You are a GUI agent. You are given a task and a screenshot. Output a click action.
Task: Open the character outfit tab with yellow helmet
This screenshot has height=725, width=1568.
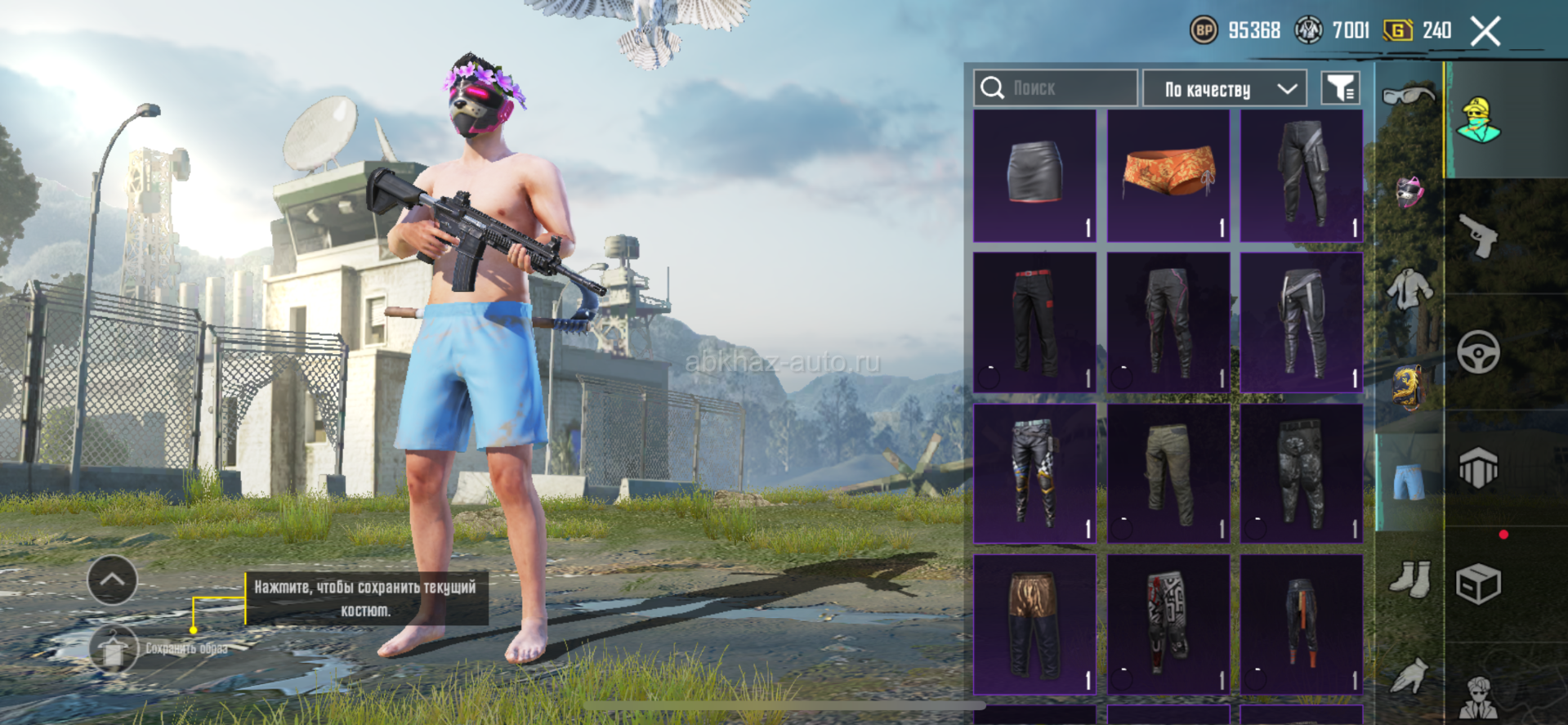(1479, 120)
